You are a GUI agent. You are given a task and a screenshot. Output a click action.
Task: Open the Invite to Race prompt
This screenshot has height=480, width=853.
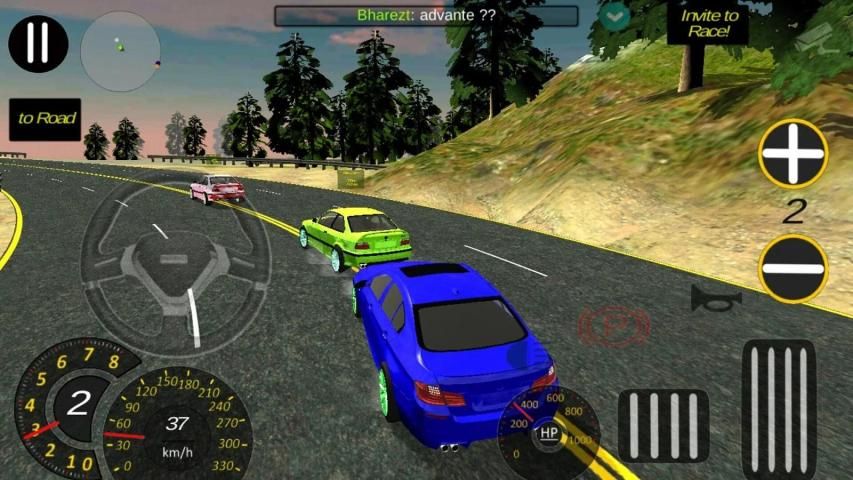[x=708, y=23]
